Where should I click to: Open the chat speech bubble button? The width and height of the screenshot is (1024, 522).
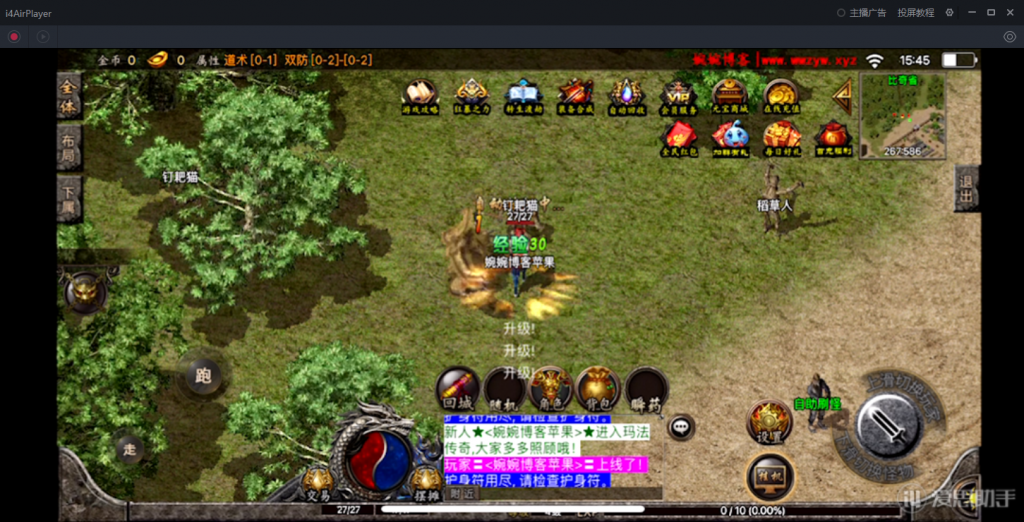pos(681,427)
